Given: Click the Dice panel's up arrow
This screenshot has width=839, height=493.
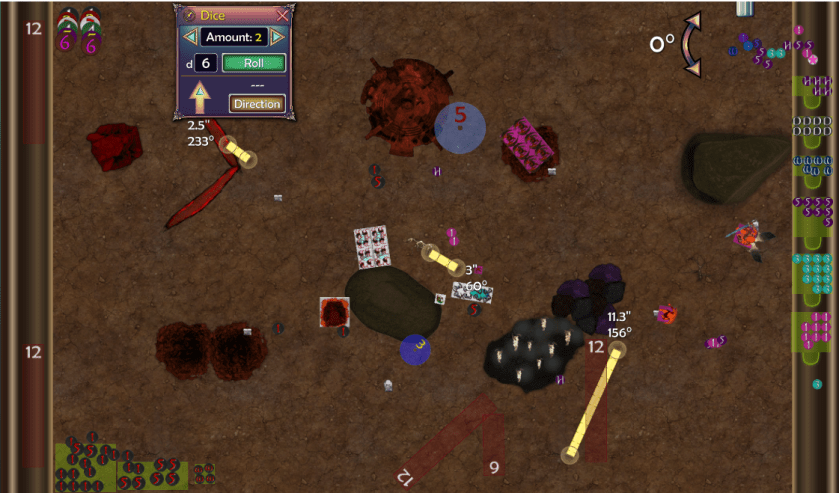Looking at the screenshot, I should point(199,98).
